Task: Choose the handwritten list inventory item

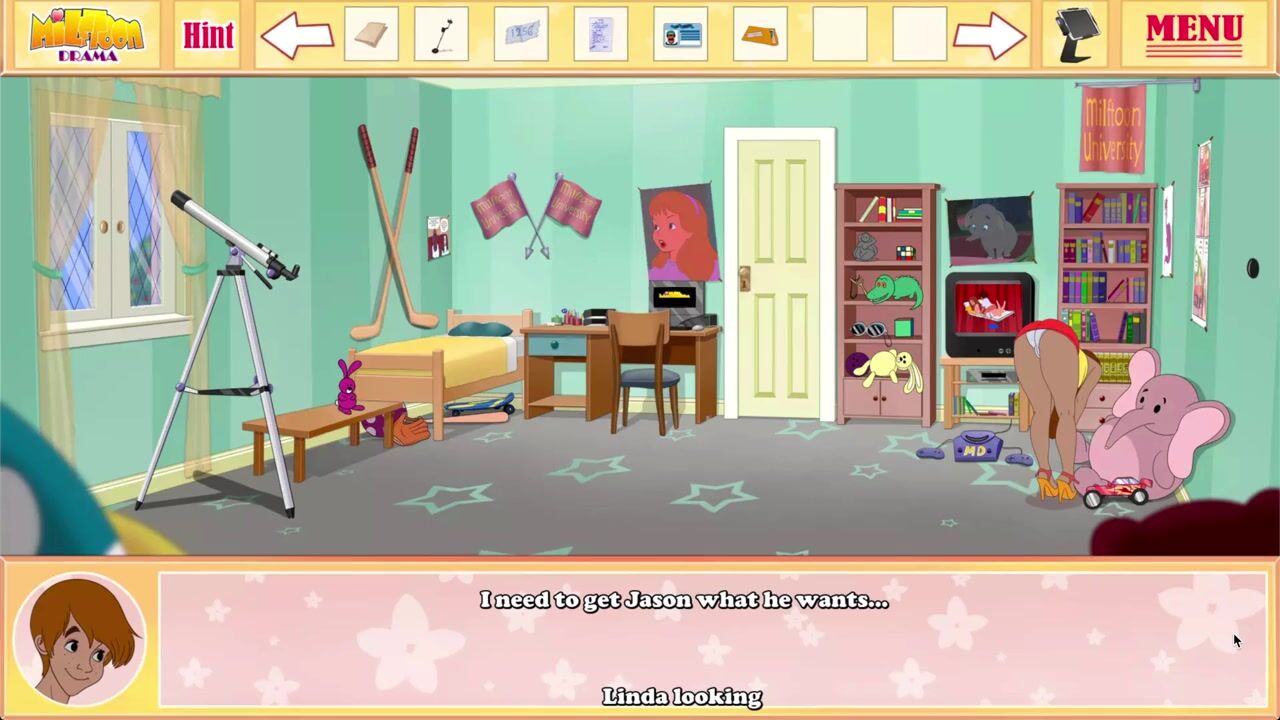Action: pos(600,35)
